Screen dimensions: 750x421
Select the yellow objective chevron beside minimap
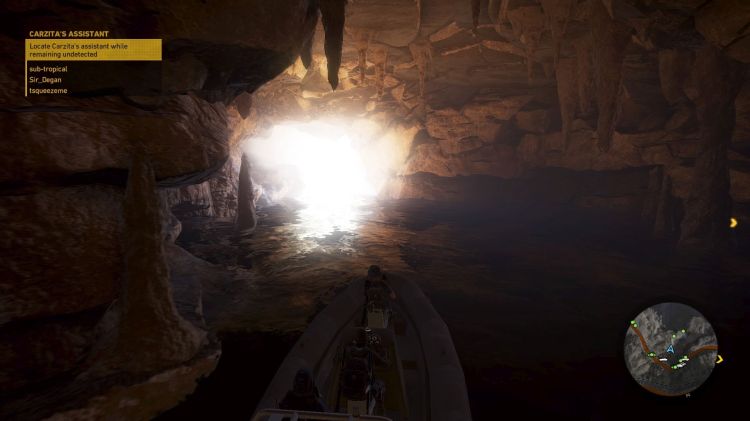[736, 222]
